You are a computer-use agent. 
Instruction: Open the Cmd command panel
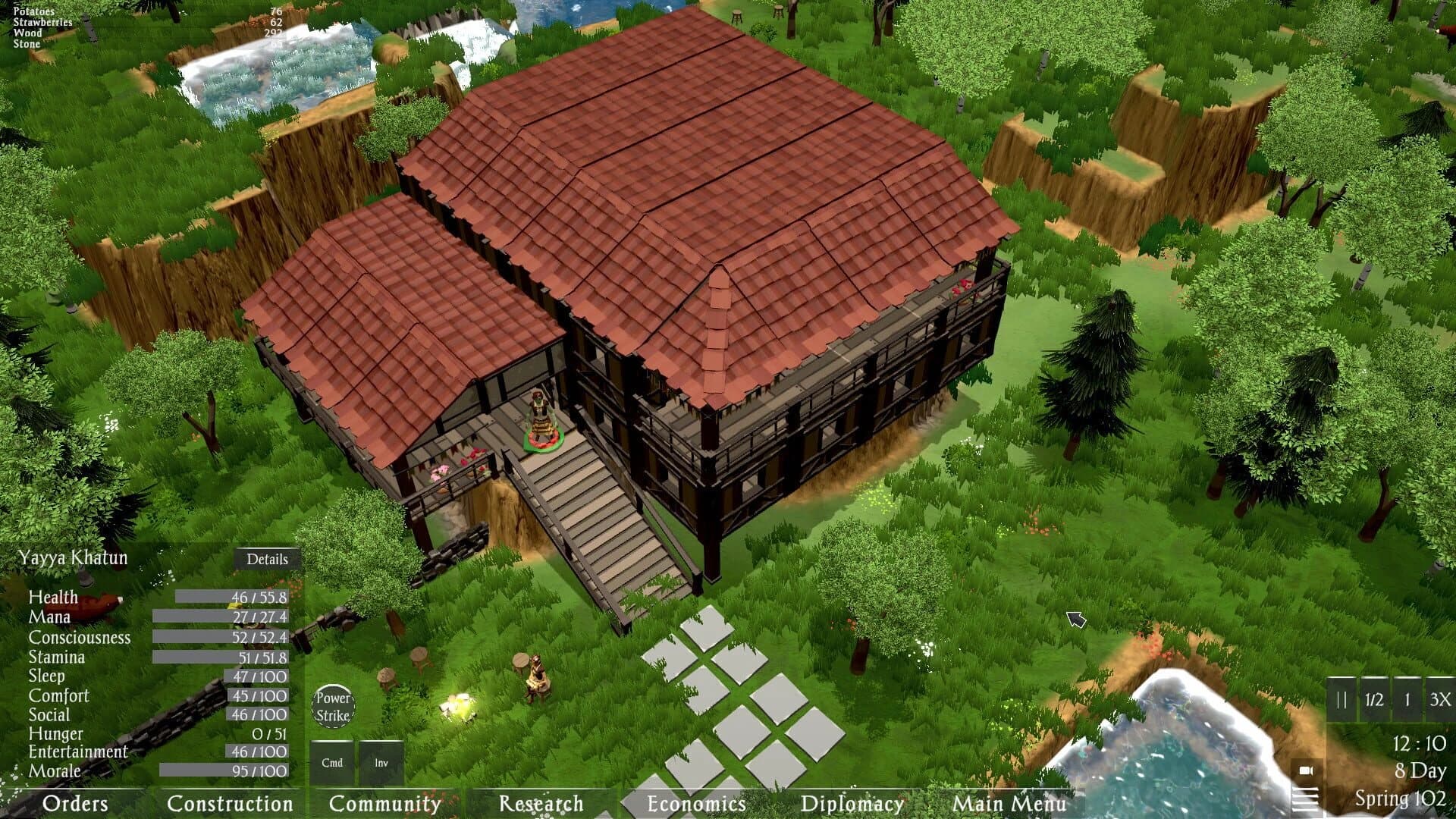332,762
